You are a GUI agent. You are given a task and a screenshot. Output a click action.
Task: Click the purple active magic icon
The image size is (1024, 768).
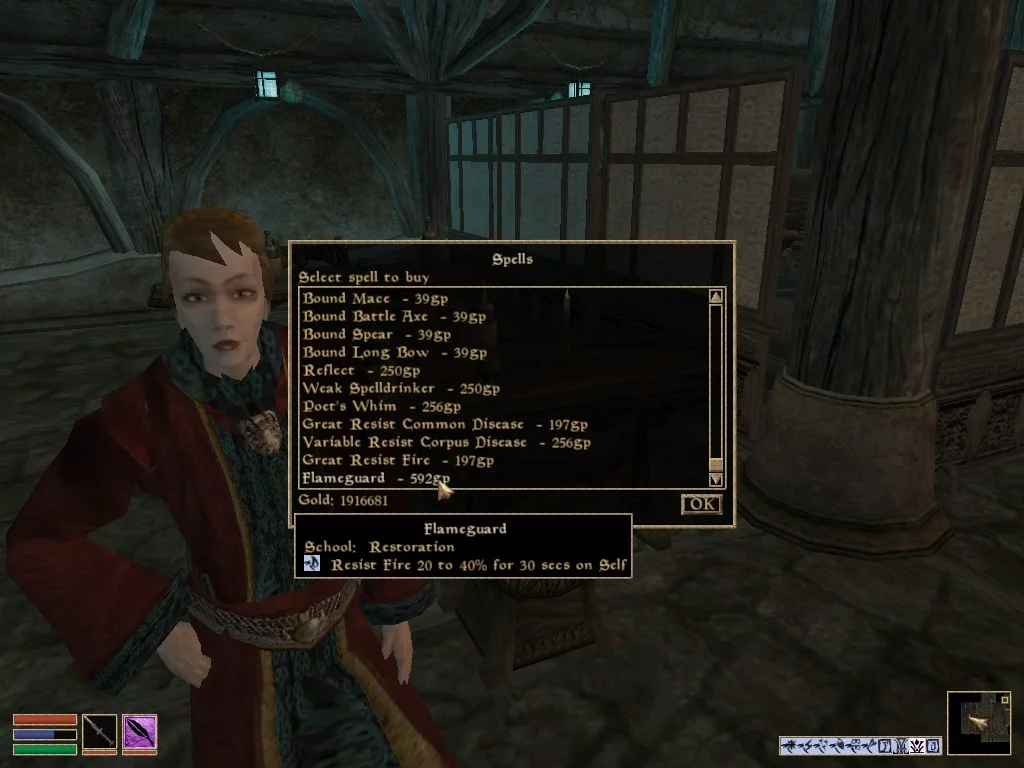[x=139, y=733]
